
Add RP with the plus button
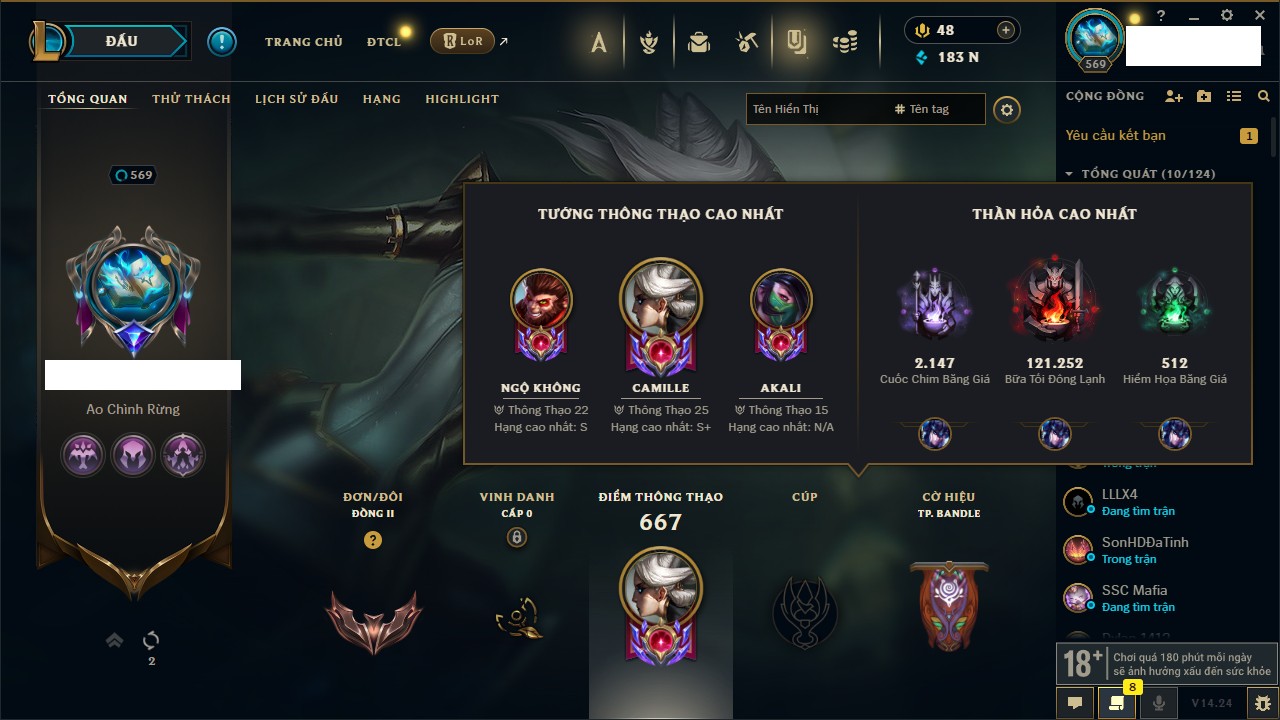(1006, 30)
